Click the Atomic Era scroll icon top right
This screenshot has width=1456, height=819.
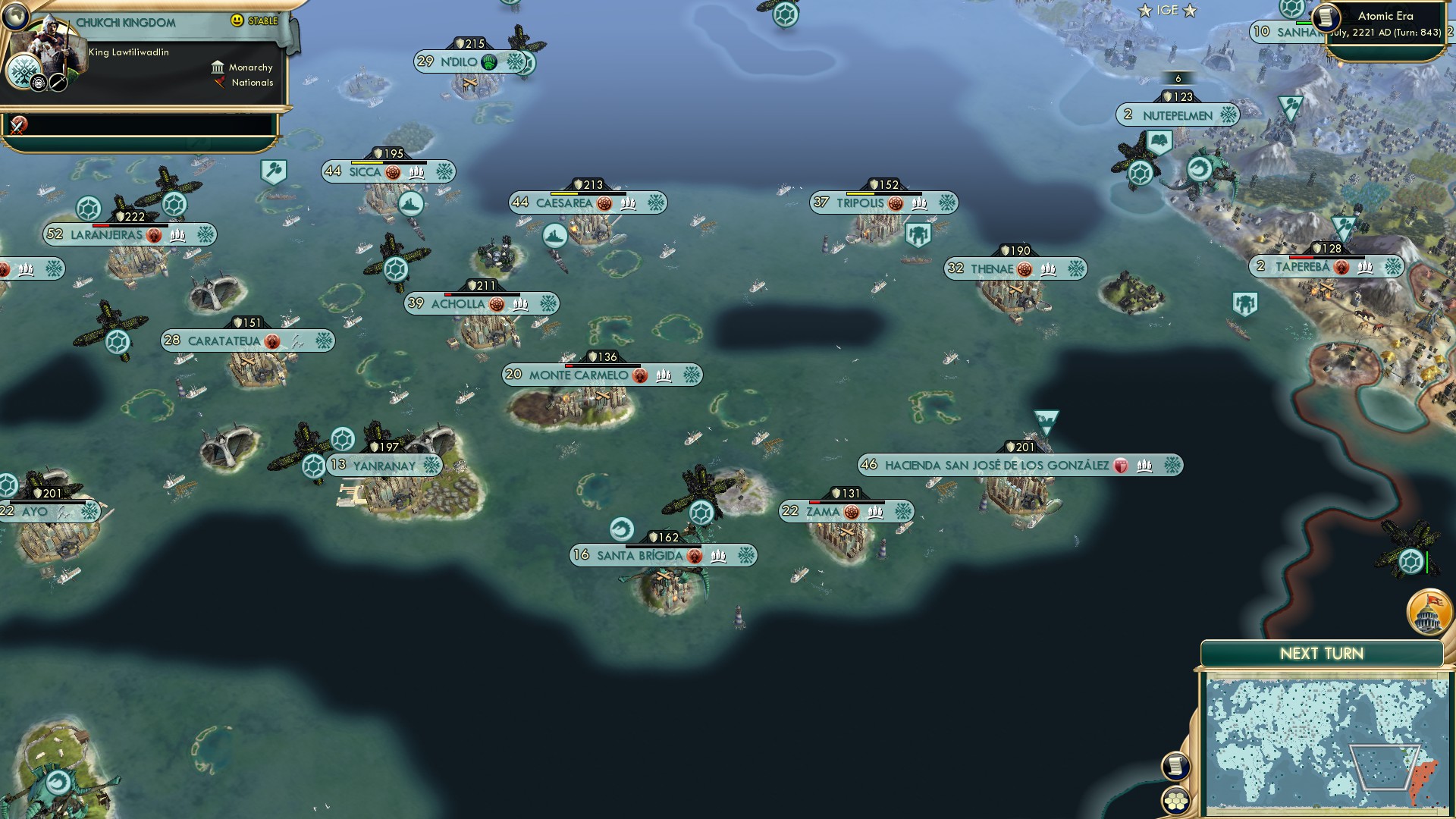tap(1327, 17)
